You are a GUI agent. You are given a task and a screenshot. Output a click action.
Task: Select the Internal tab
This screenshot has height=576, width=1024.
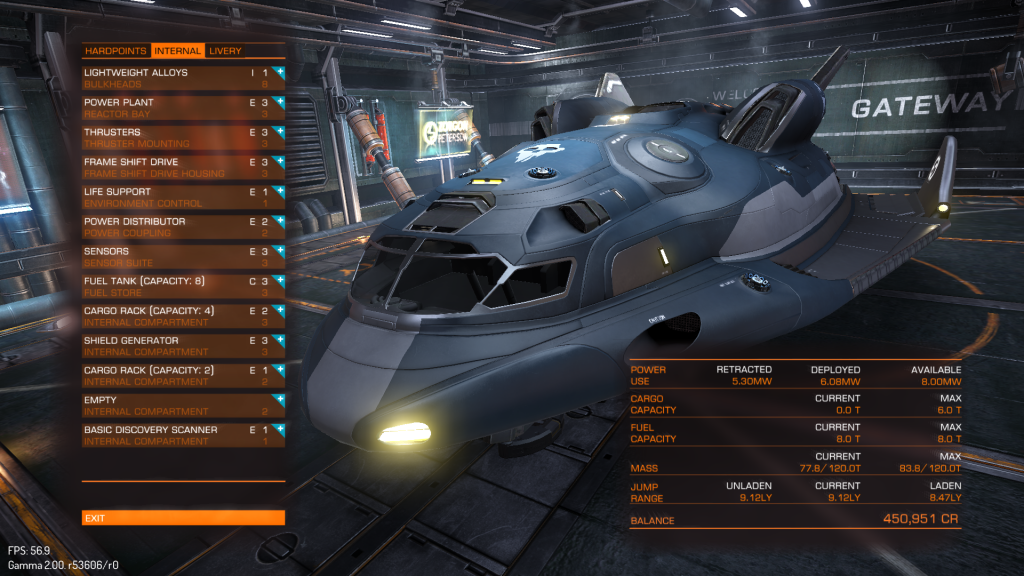pos(177,51)
